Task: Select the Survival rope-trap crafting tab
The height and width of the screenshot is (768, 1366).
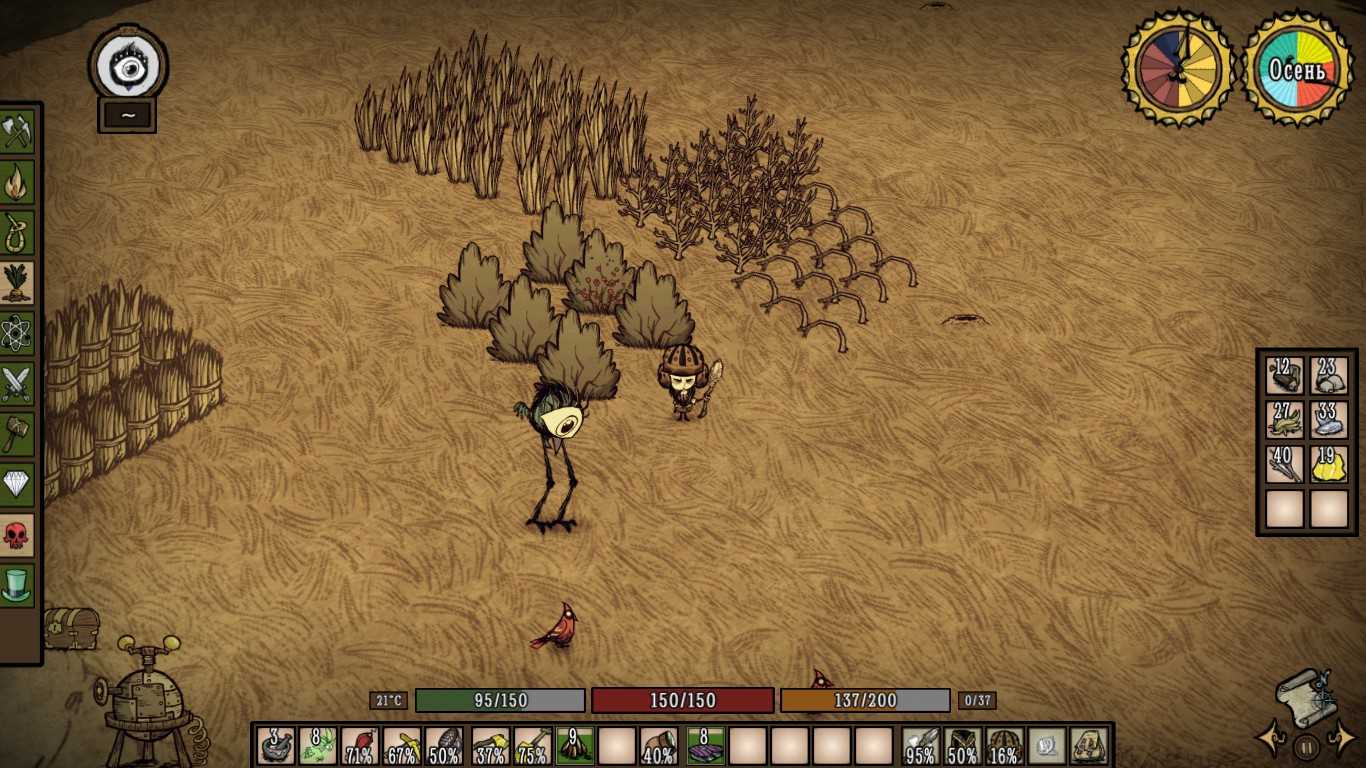Action: point(17,232)
